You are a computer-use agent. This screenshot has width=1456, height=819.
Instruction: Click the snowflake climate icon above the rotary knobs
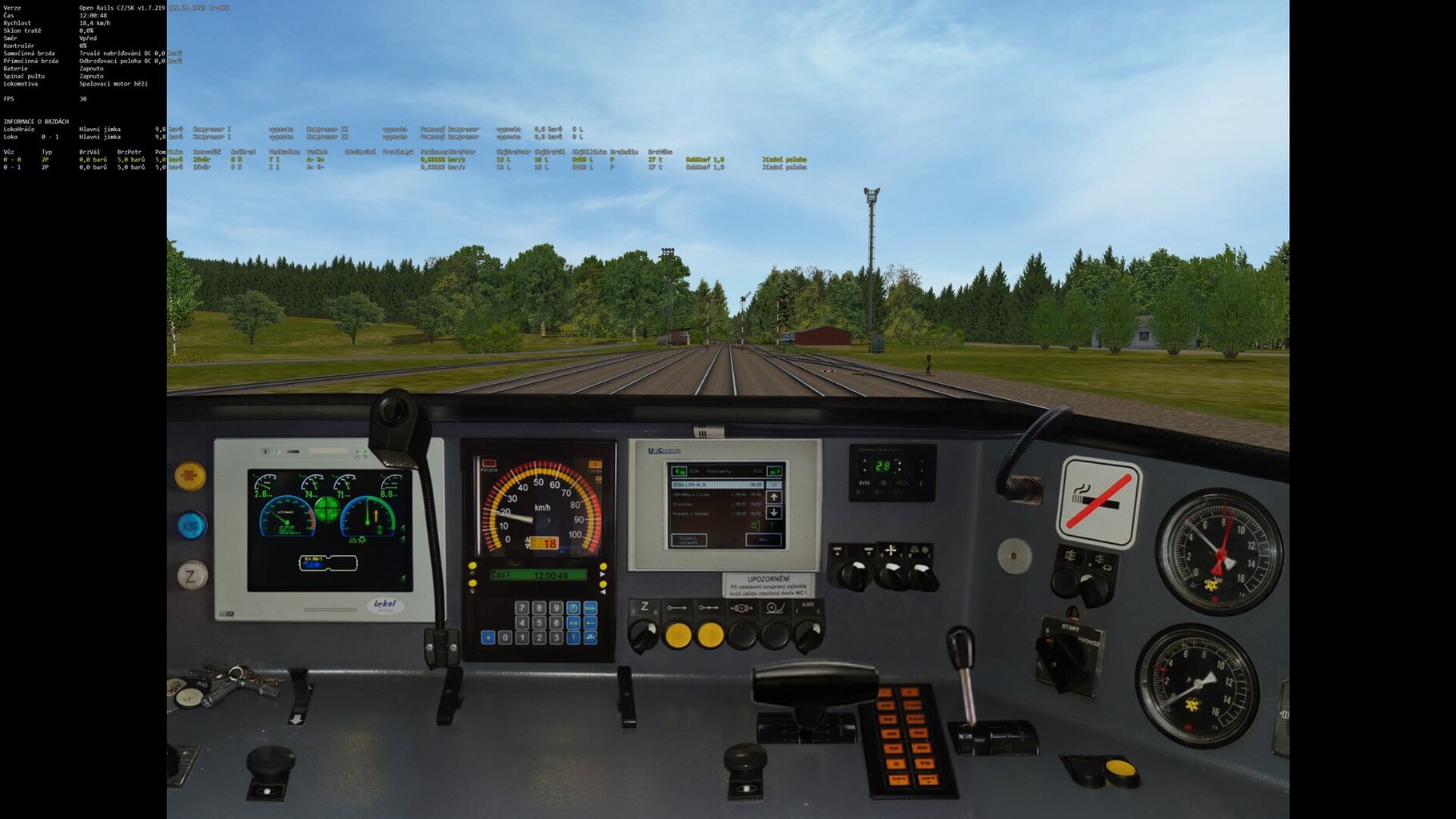(924, 549)
